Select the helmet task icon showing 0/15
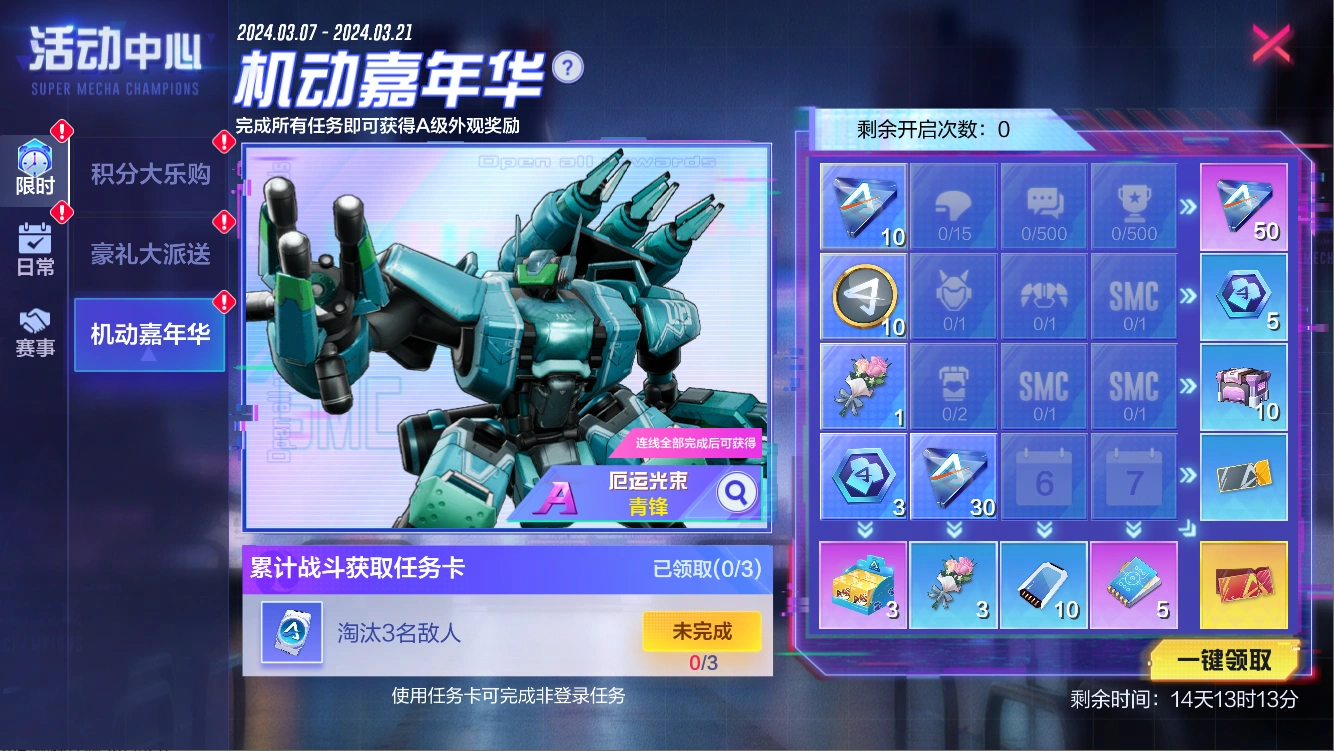Viewport: 1334px width, 751px height. click(x=953, y=206)
